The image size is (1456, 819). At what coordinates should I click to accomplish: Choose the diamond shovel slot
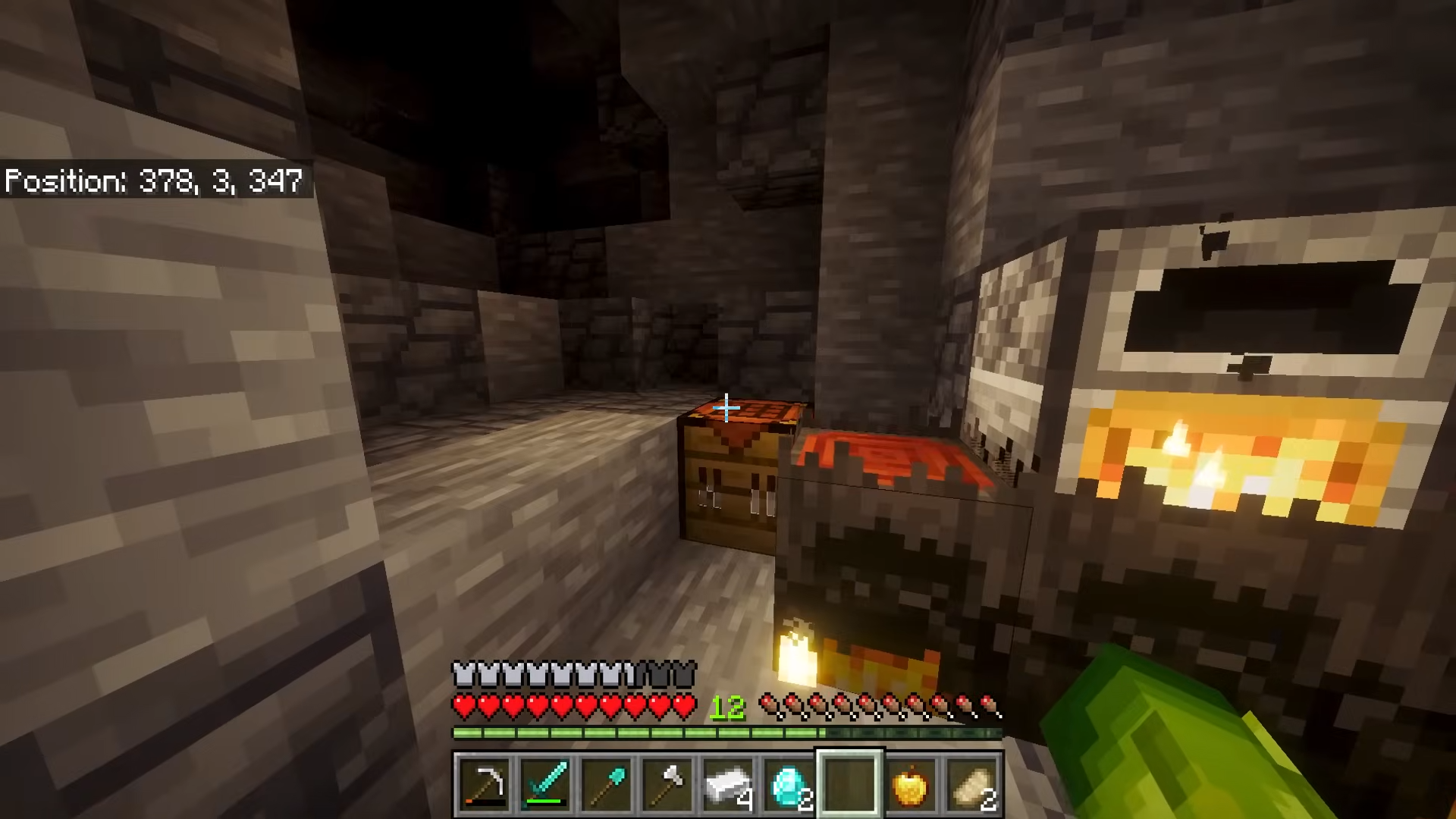[x=606, y=785]
